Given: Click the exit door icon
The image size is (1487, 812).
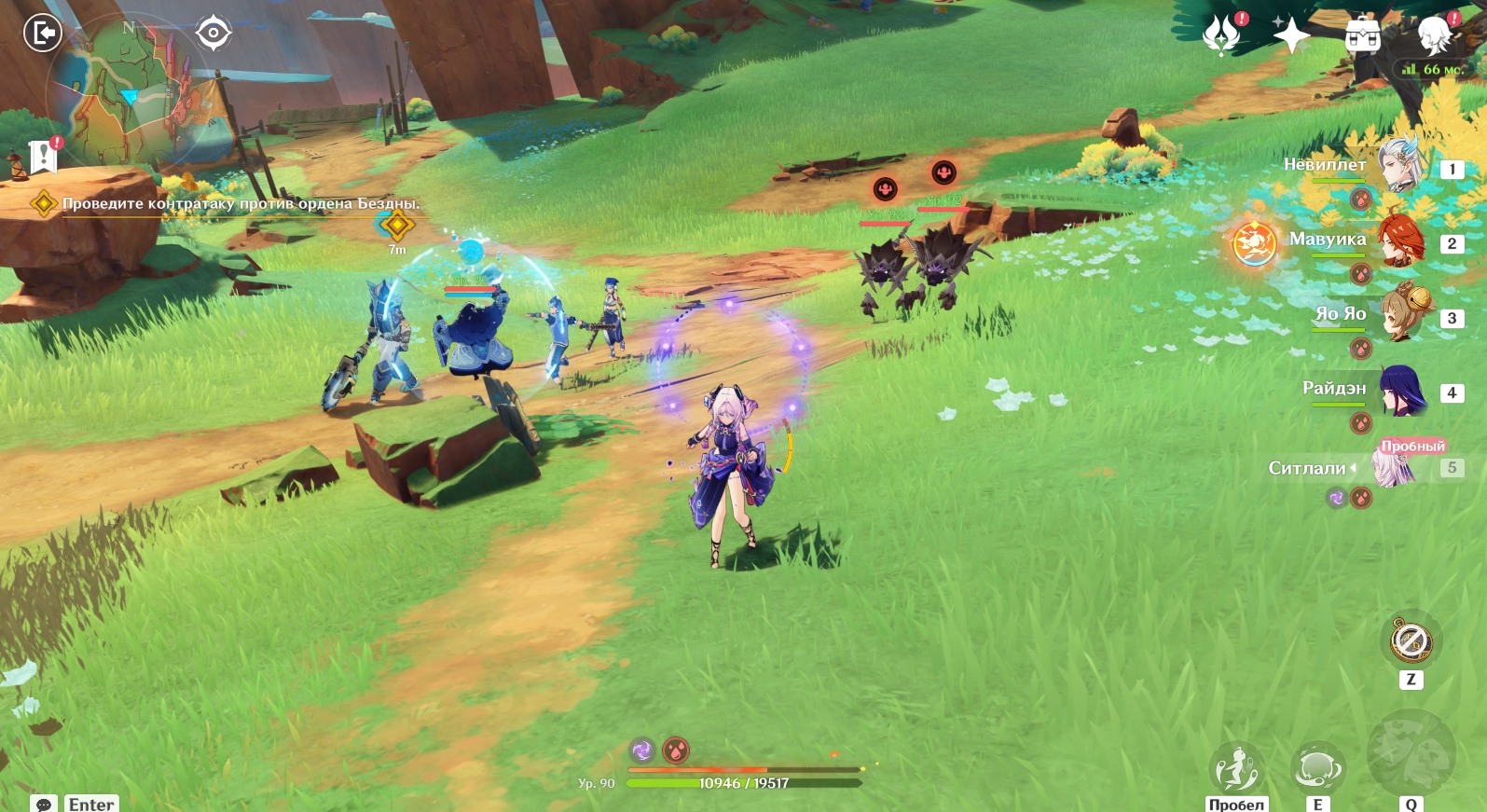Looking at the screenshot, I should pyautogui.click(x=42, y=34).
